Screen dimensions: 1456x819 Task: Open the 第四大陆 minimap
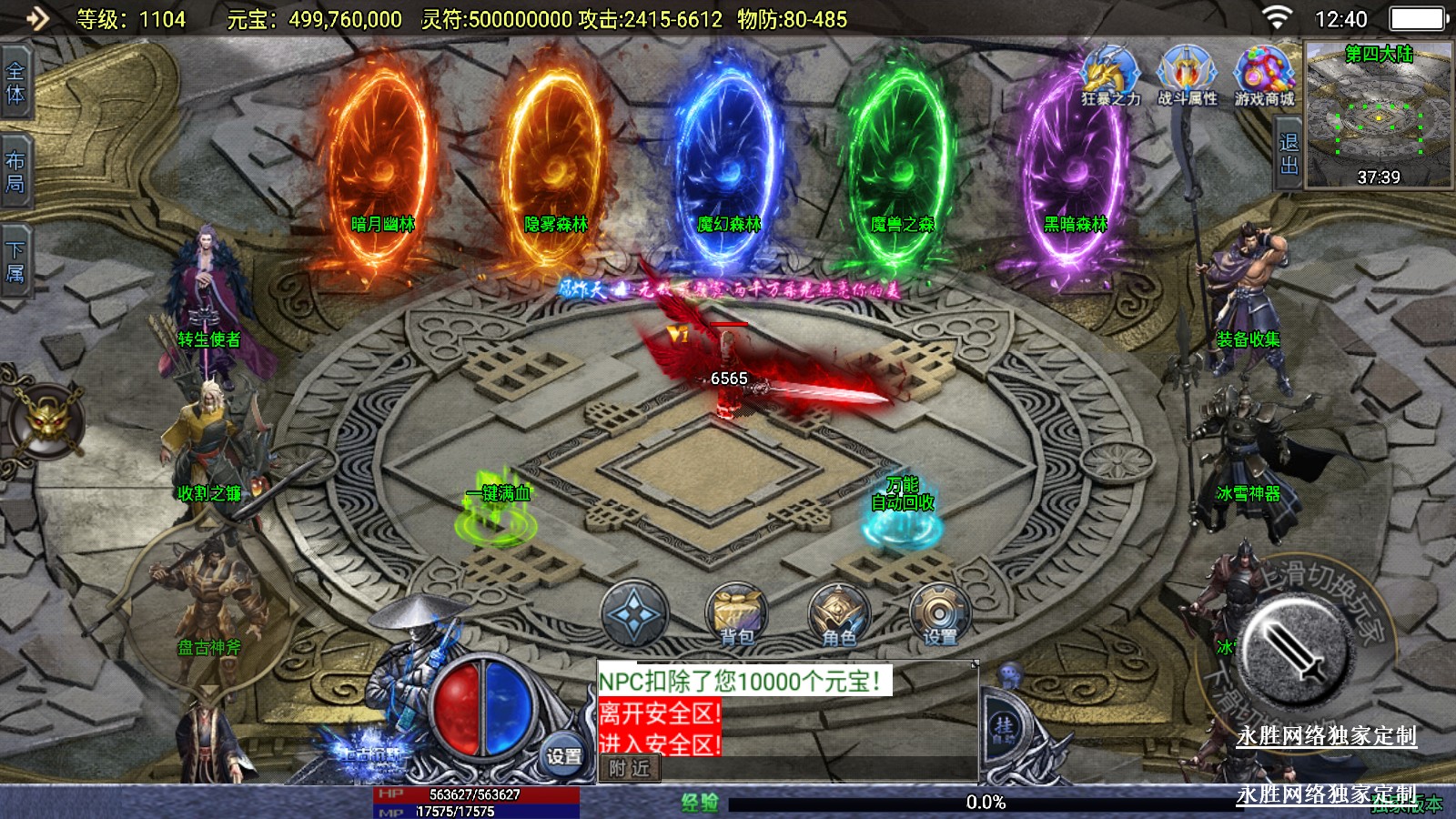(x=1379, y=114)
